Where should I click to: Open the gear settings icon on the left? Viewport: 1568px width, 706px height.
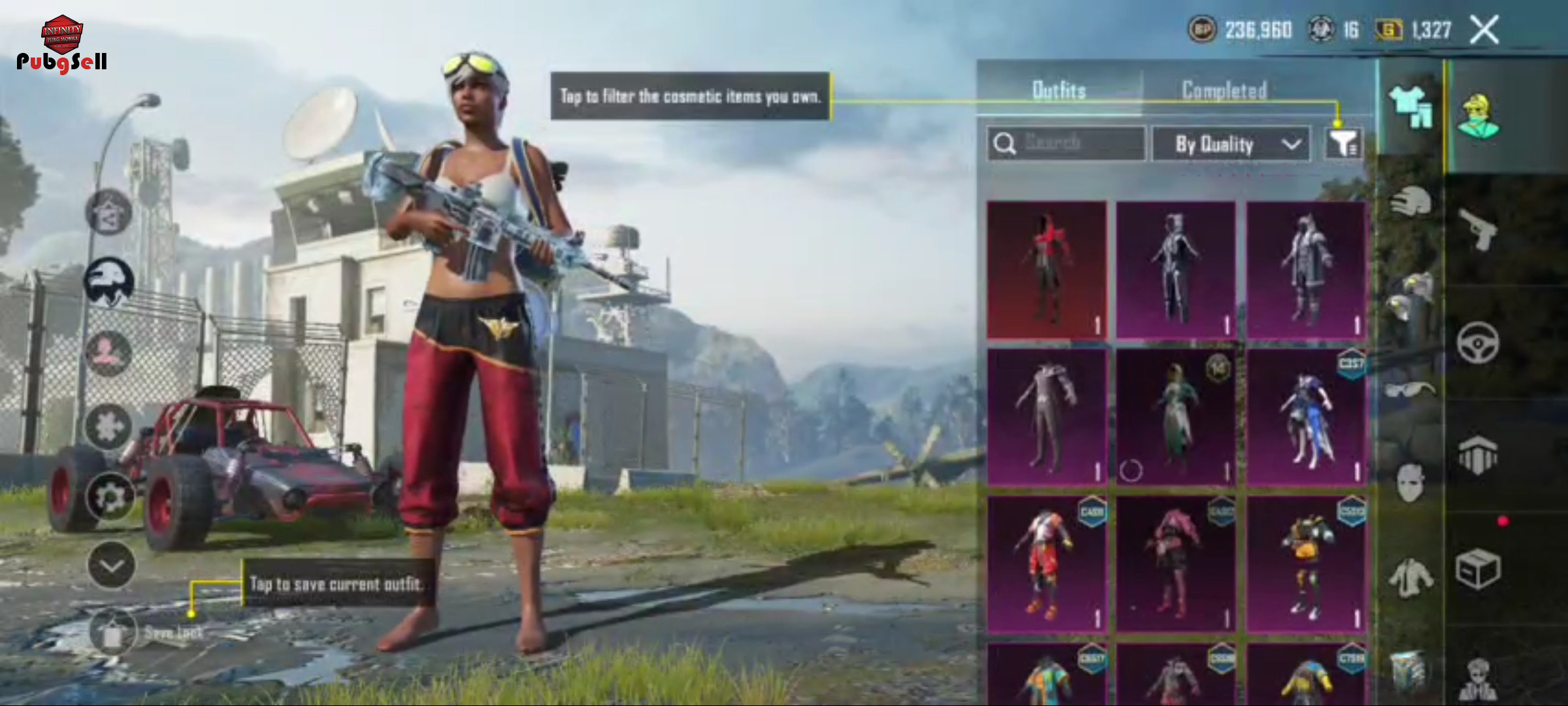pyautogui.click(x=110, y=497)
